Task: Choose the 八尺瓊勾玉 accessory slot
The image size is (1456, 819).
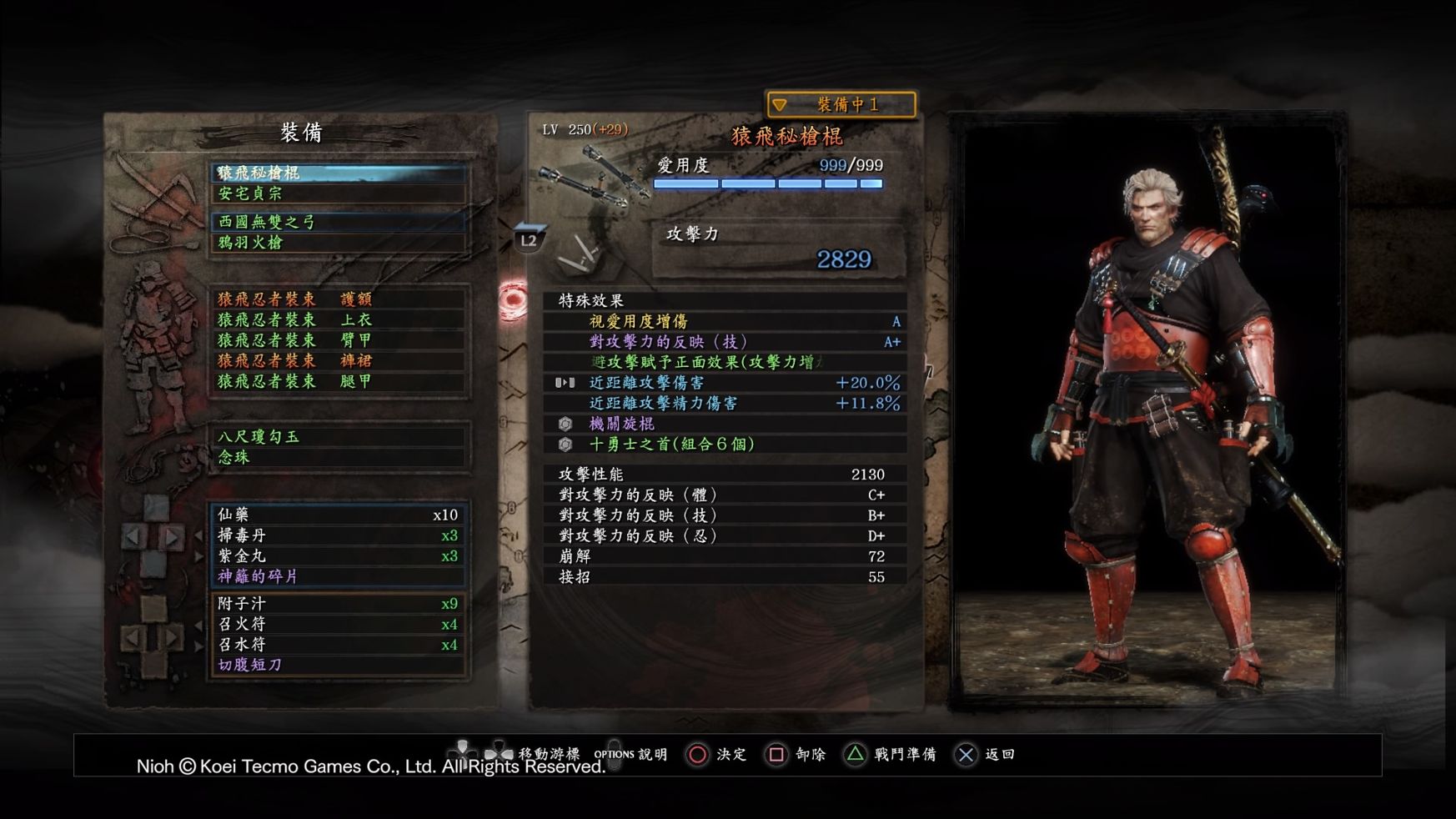Action: pos(338,436)
